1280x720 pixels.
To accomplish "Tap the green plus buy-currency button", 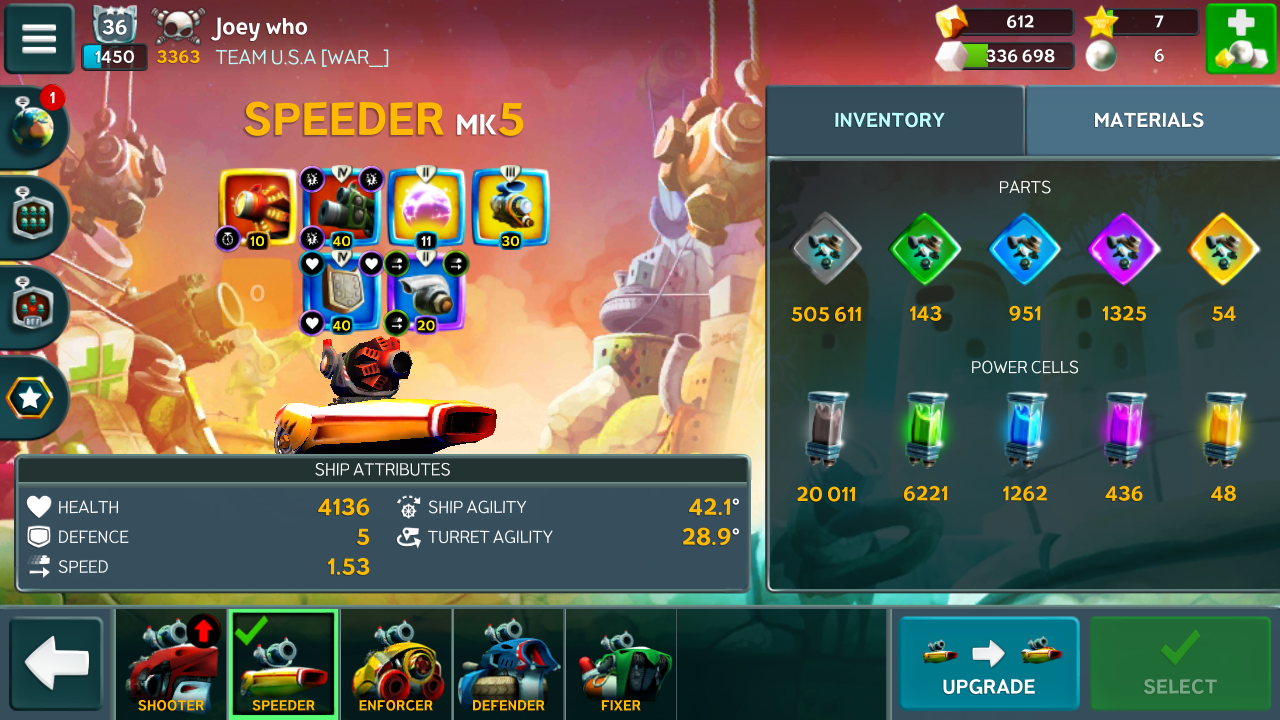I will pos(1239,39).
